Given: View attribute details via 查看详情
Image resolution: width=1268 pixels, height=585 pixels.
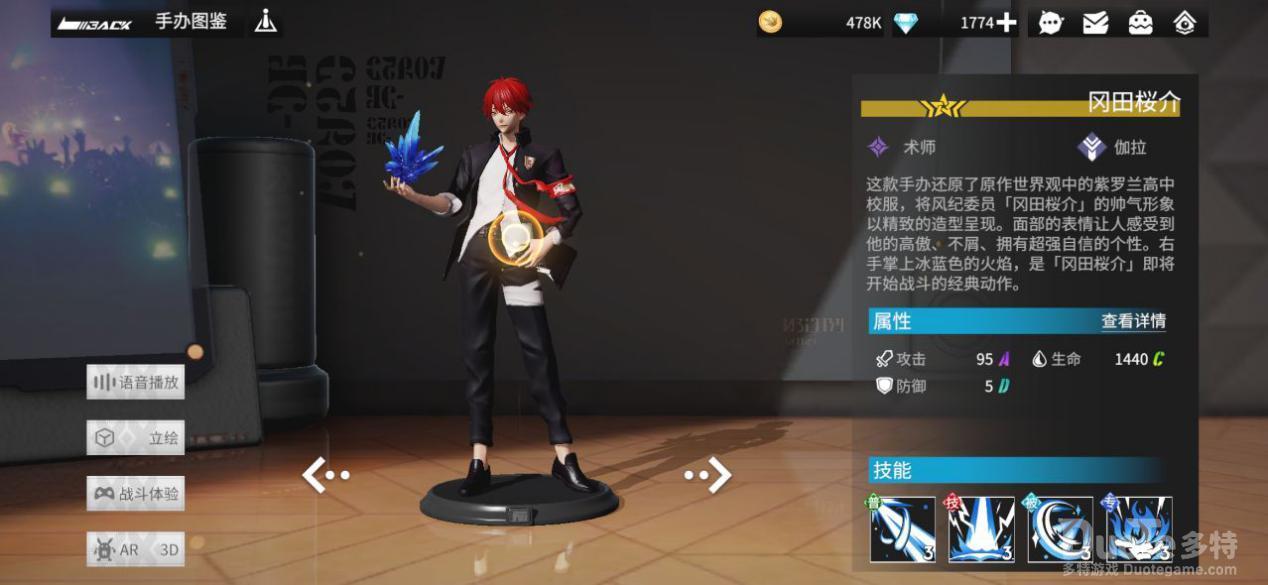Looking at the screenshot, I should [1133, 321].
